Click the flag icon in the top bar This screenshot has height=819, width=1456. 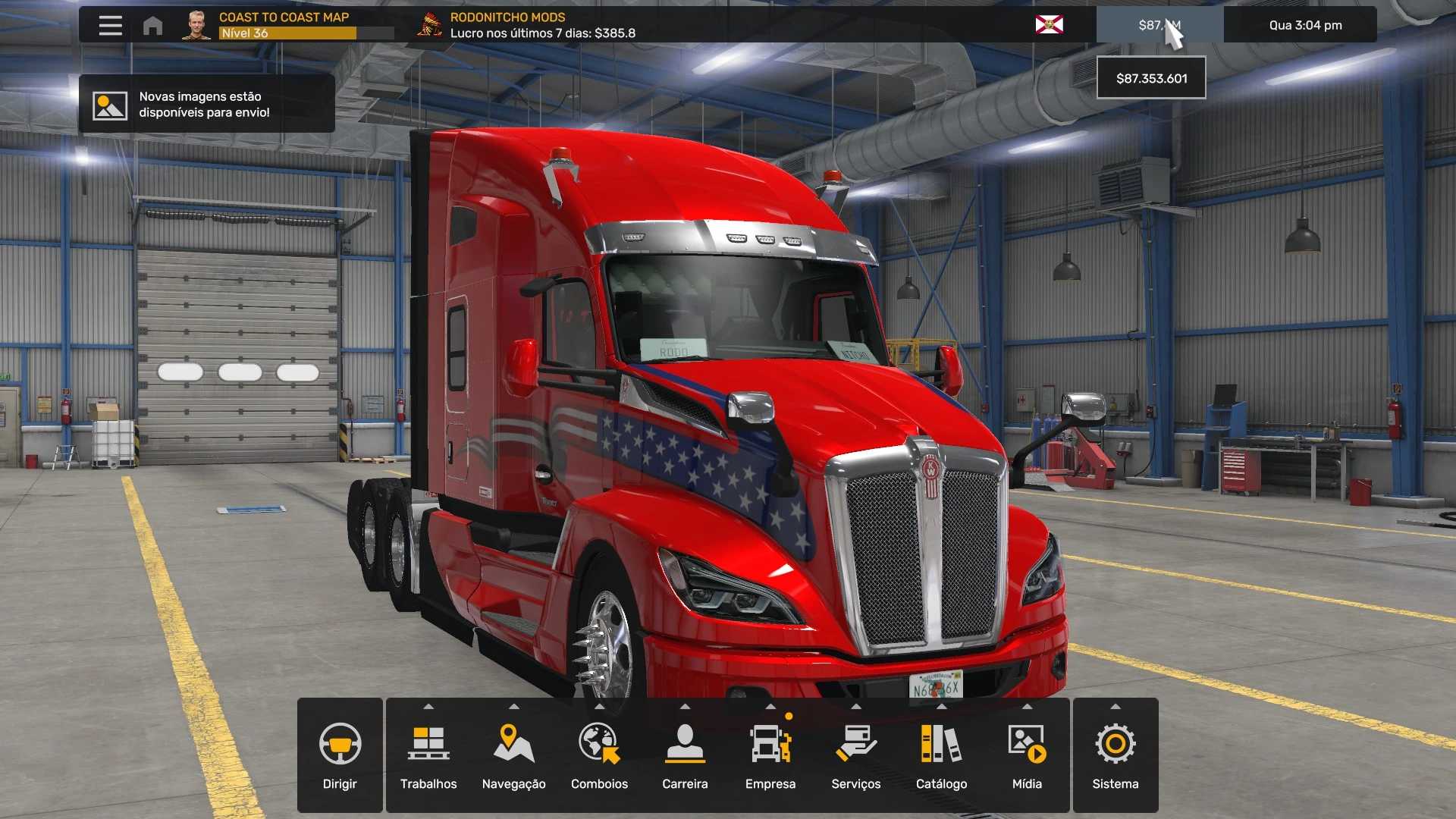click(x=1049, y=25)
